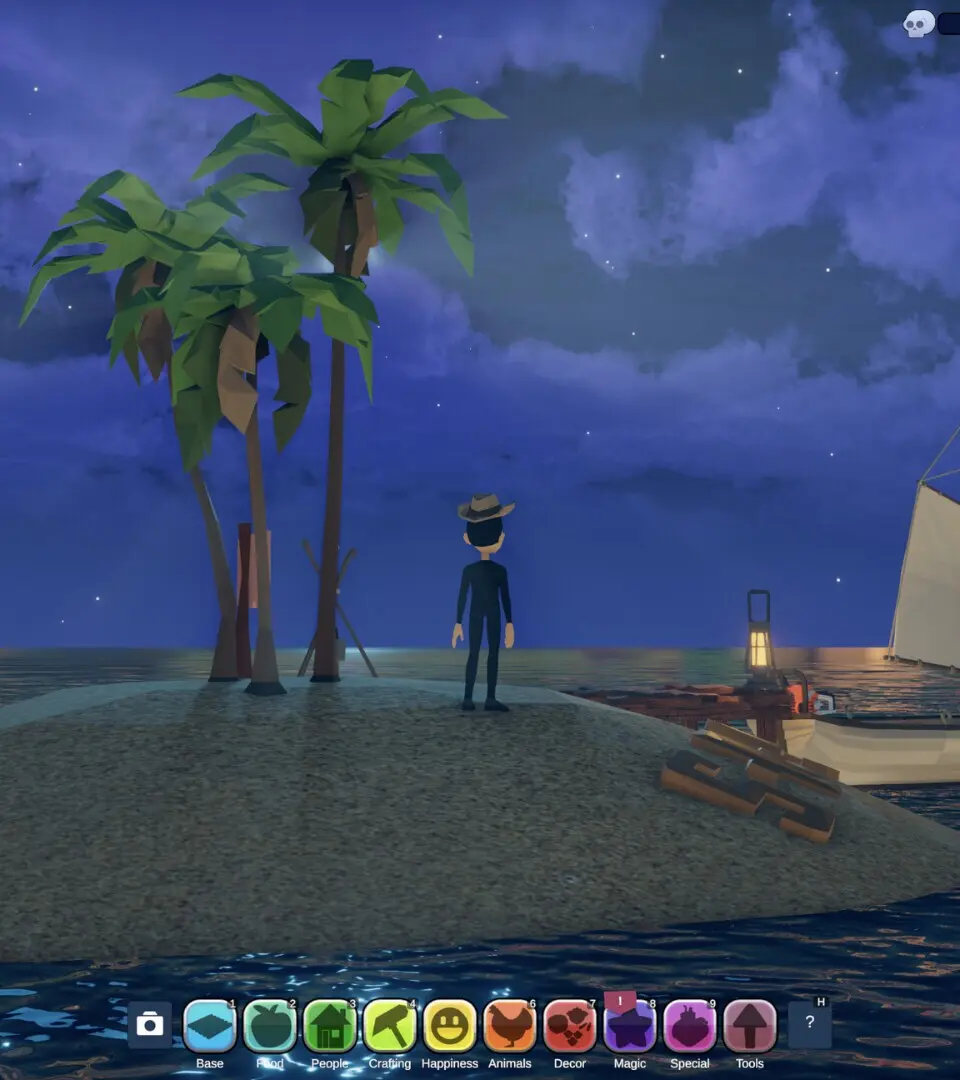Select the Base category

[210, 1026]
